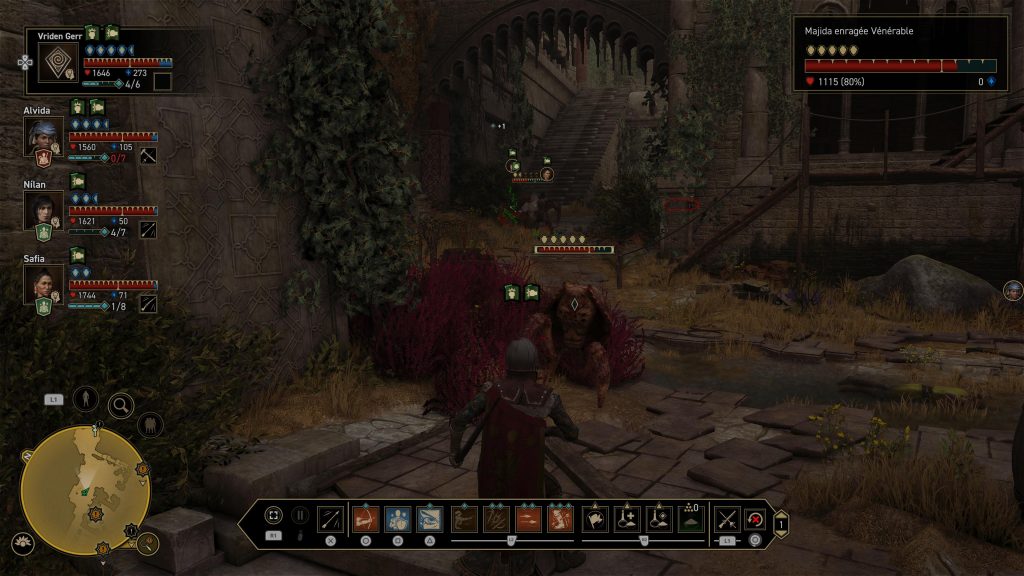
Task: Click the target focus reticle button
Action: pyautogui.click(x=273, y=516)
